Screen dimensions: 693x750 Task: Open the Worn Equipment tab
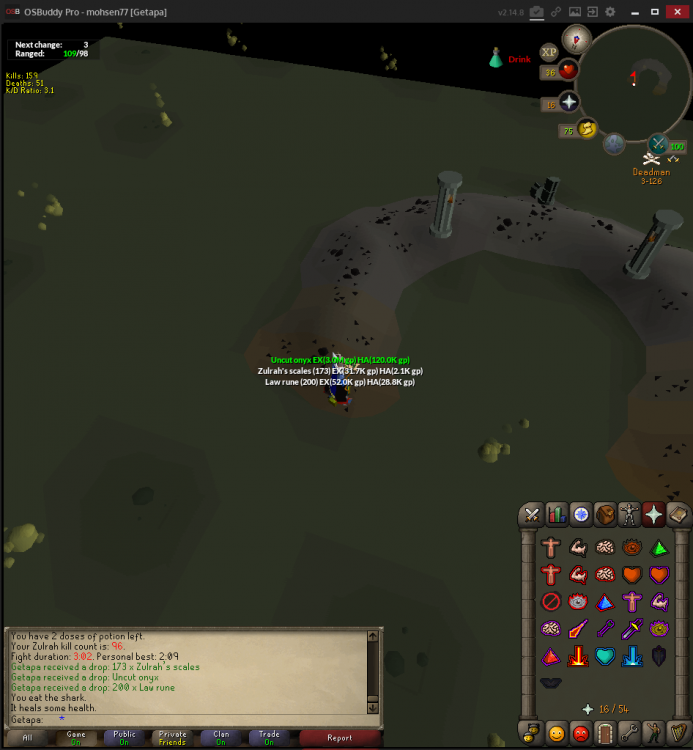coord(630,515)
